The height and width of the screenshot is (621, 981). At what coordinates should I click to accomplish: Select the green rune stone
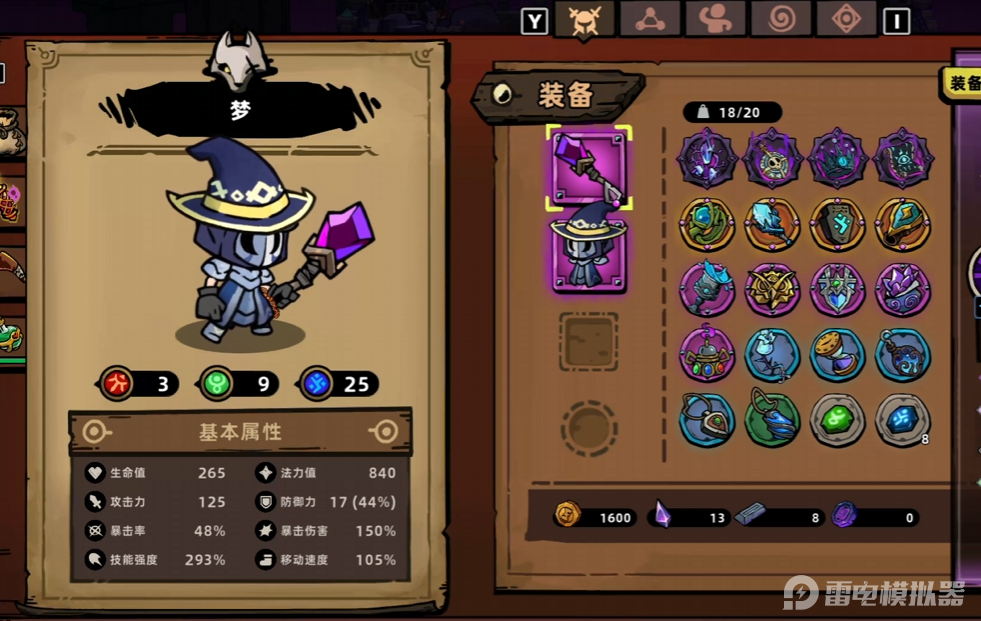(838, 420)
